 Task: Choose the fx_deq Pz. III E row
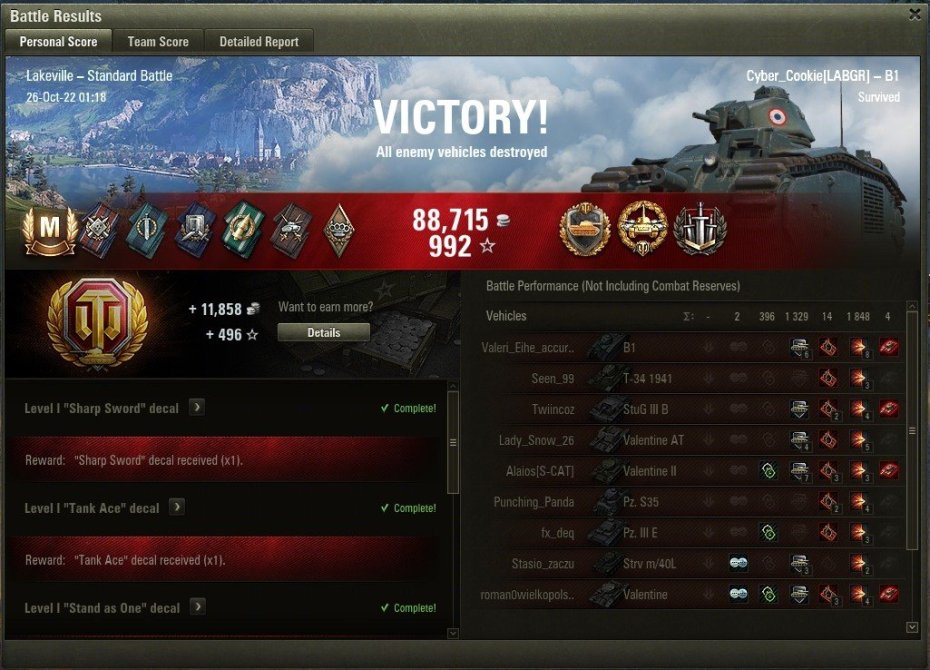pos(690,533)
